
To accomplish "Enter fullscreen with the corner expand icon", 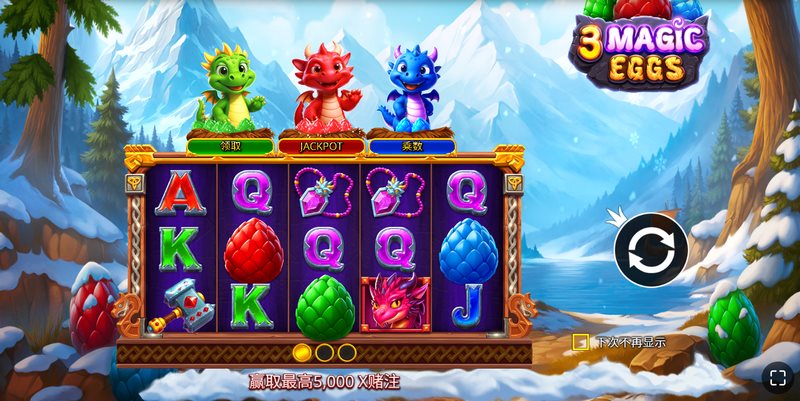I will (777, 377).
